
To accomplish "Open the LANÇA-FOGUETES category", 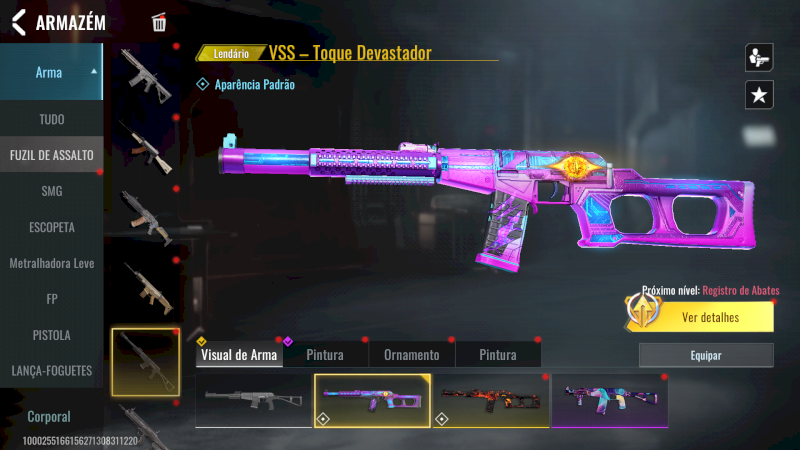I will tap(51, 371).
